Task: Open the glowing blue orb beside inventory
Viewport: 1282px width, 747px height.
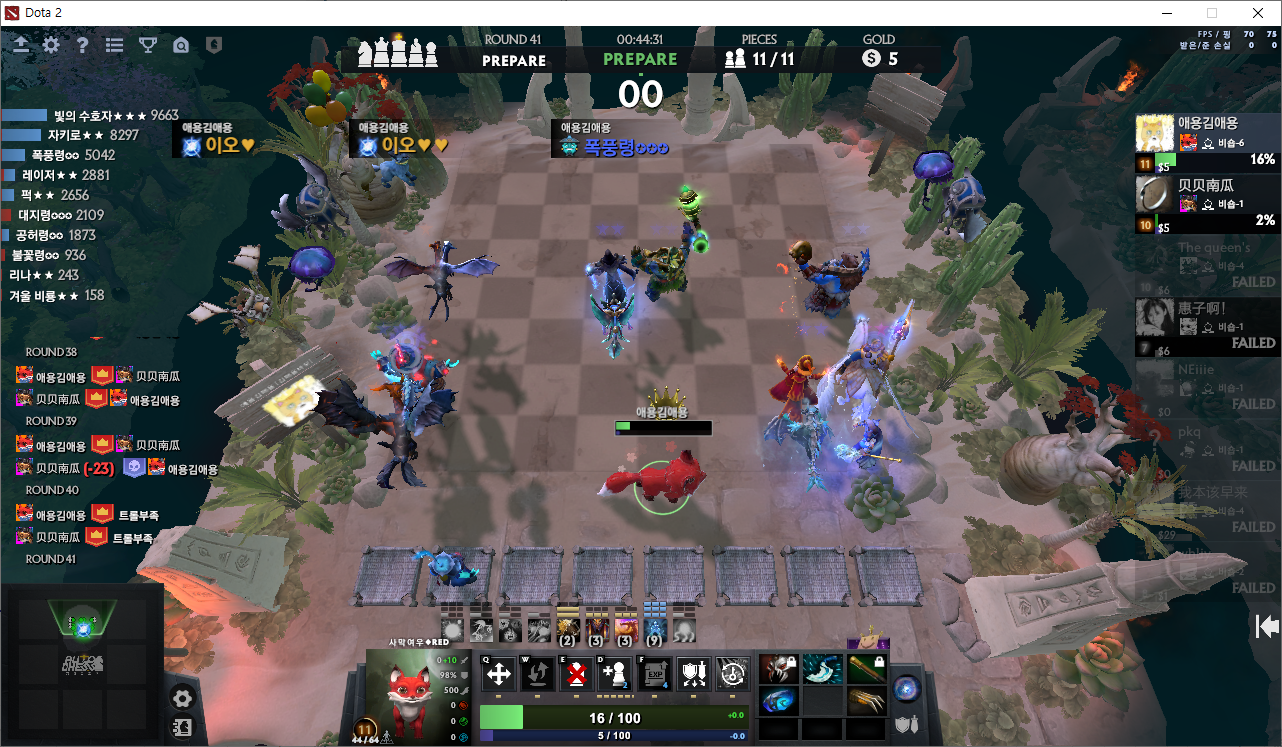Action: click(907, 687)
